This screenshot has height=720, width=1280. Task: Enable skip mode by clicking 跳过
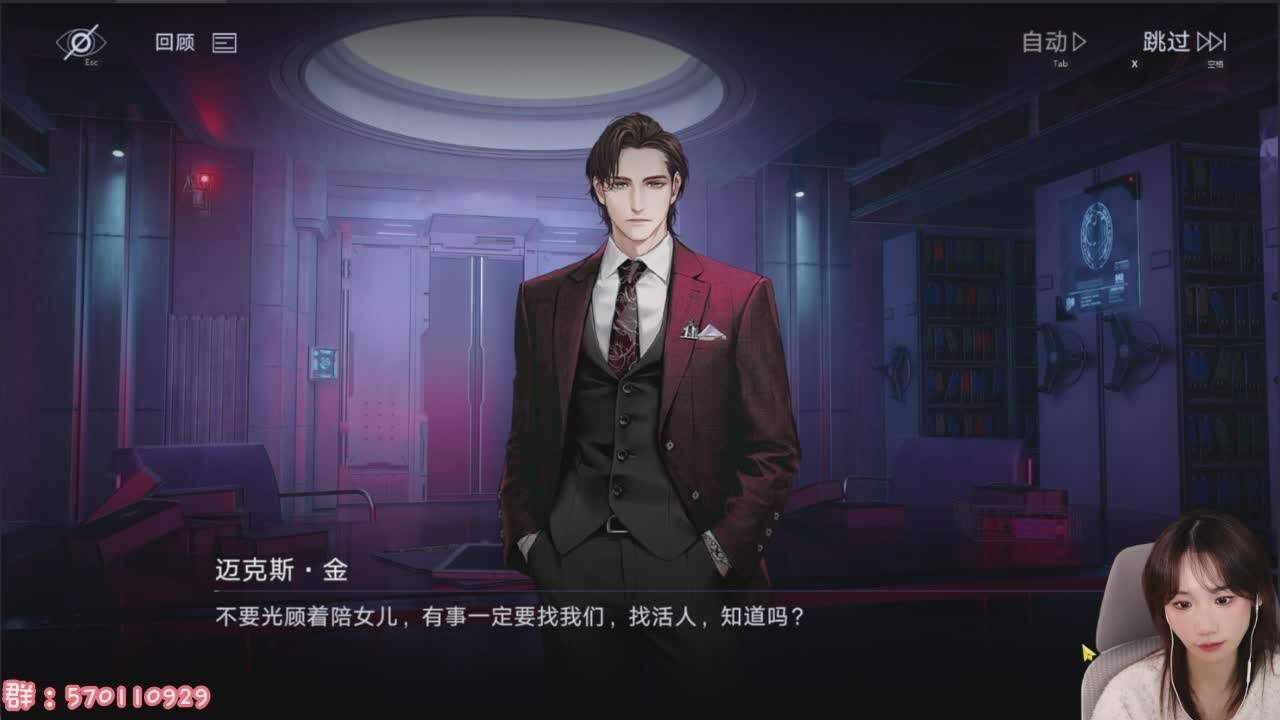point(1168,42)
